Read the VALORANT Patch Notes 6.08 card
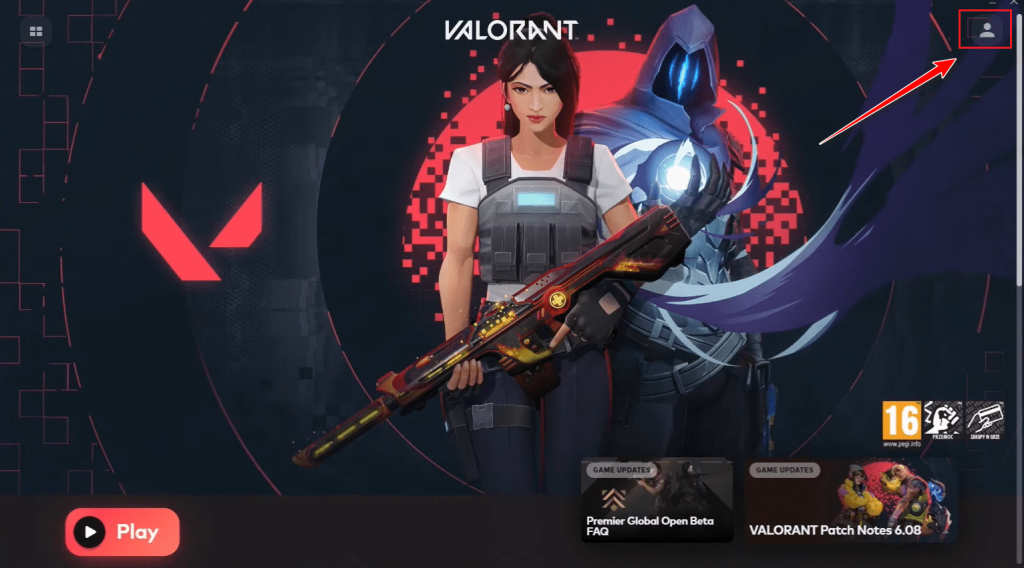Viewport: 1024px width, 568px height. 850,500
